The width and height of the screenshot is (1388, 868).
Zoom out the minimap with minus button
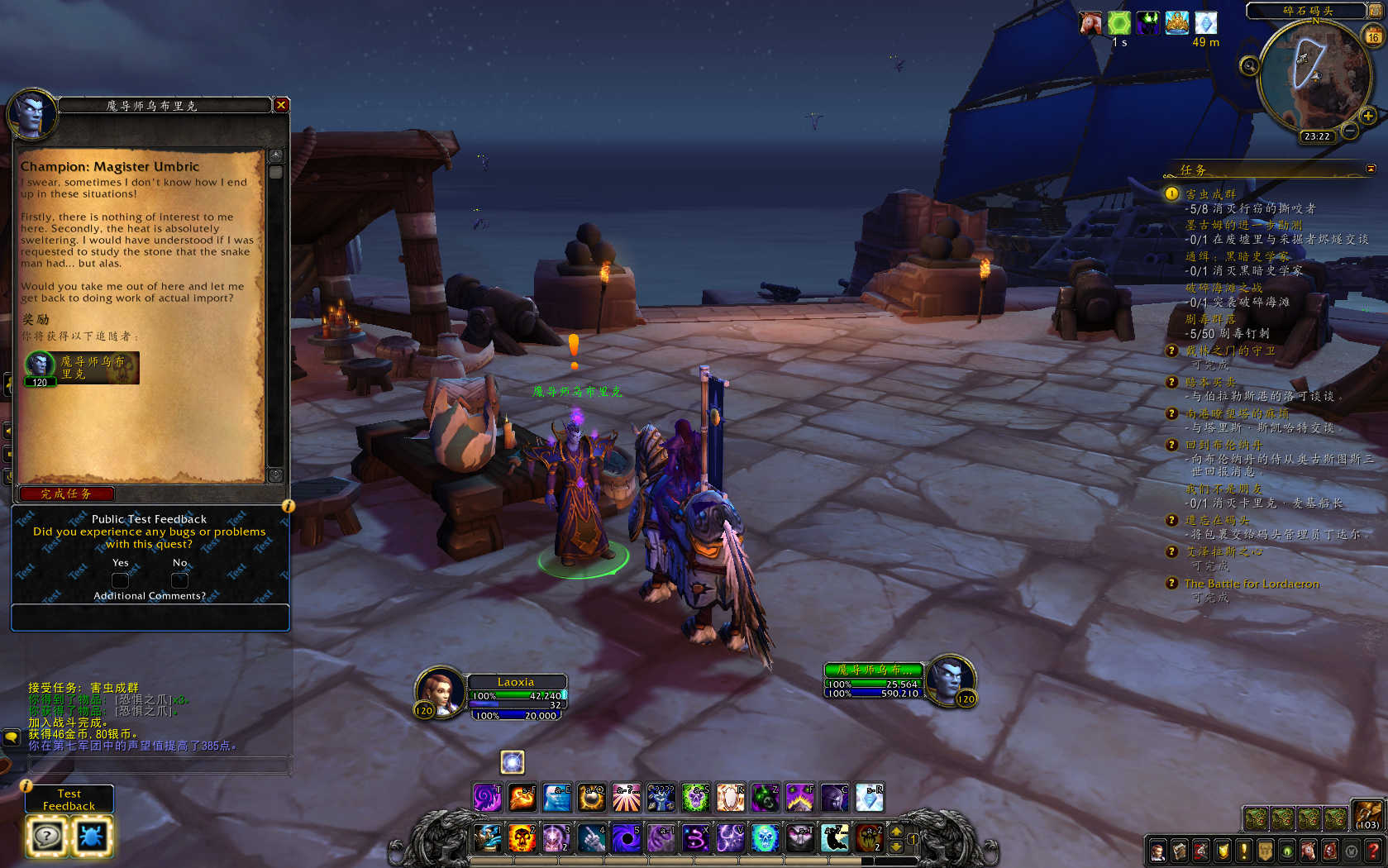pos(1349,131)
